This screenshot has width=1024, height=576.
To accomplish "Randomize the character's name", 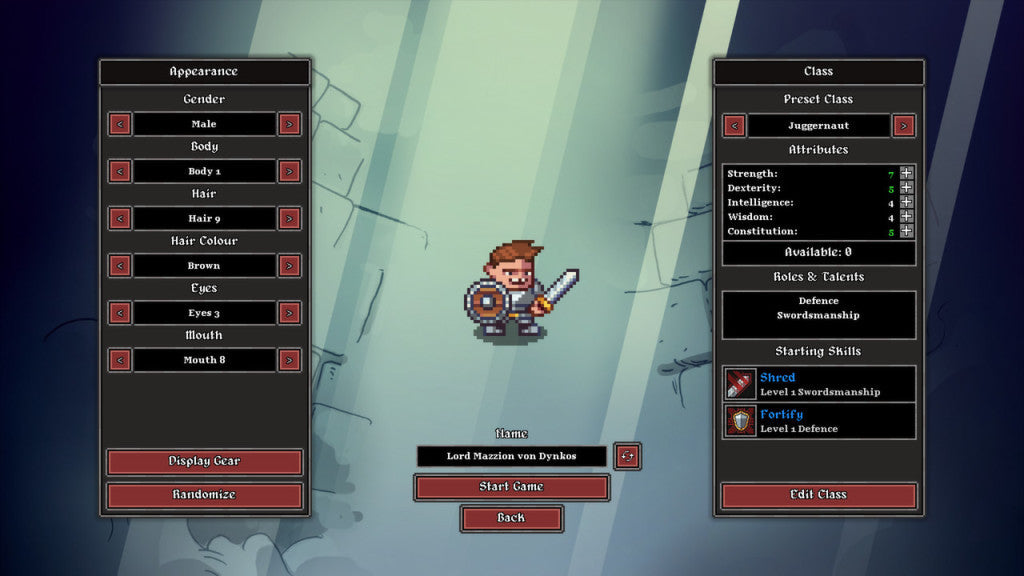I will coord(628,456).
